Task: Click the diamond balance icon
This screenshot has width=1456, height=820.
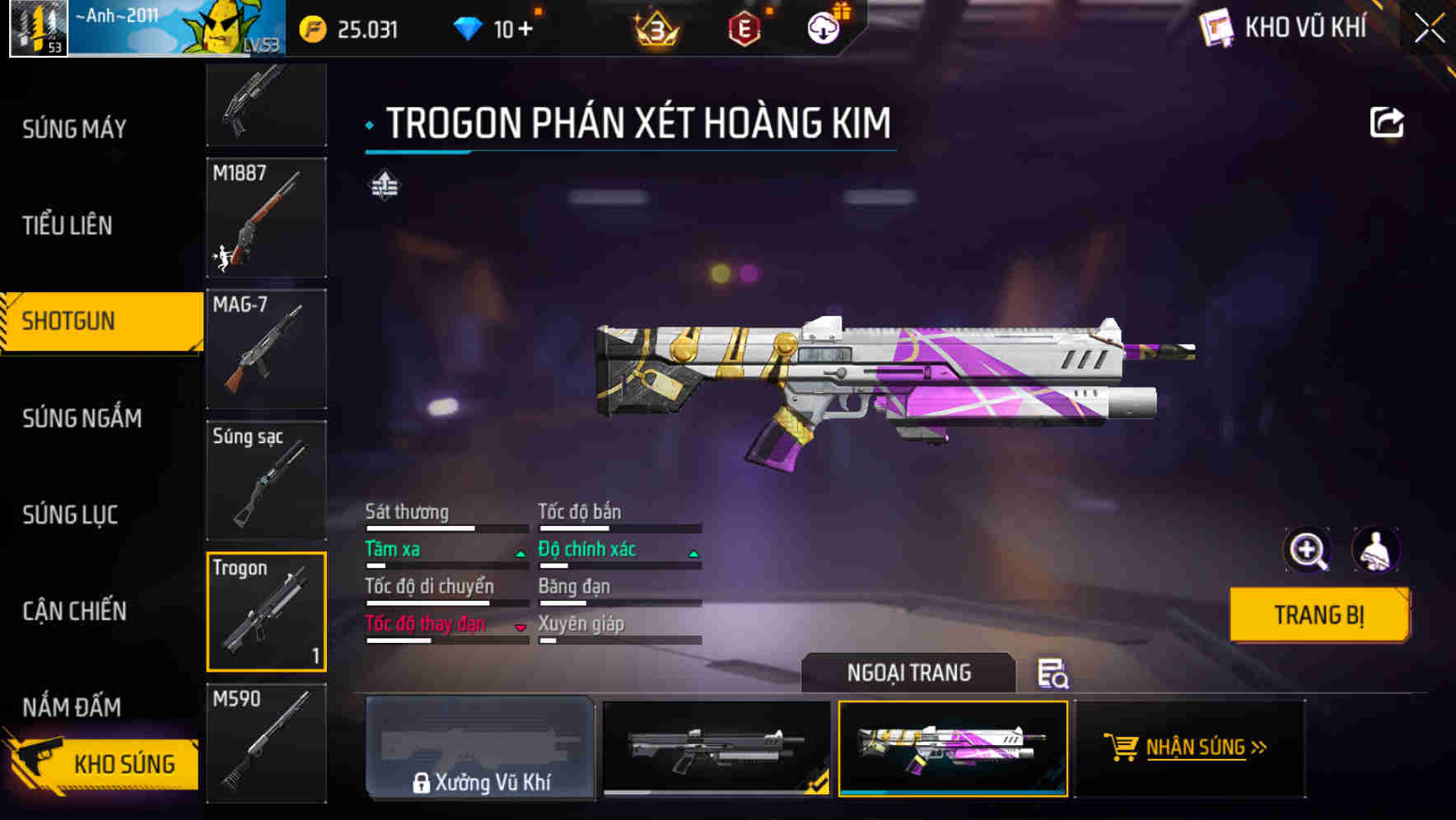Action: click(469, 27)
